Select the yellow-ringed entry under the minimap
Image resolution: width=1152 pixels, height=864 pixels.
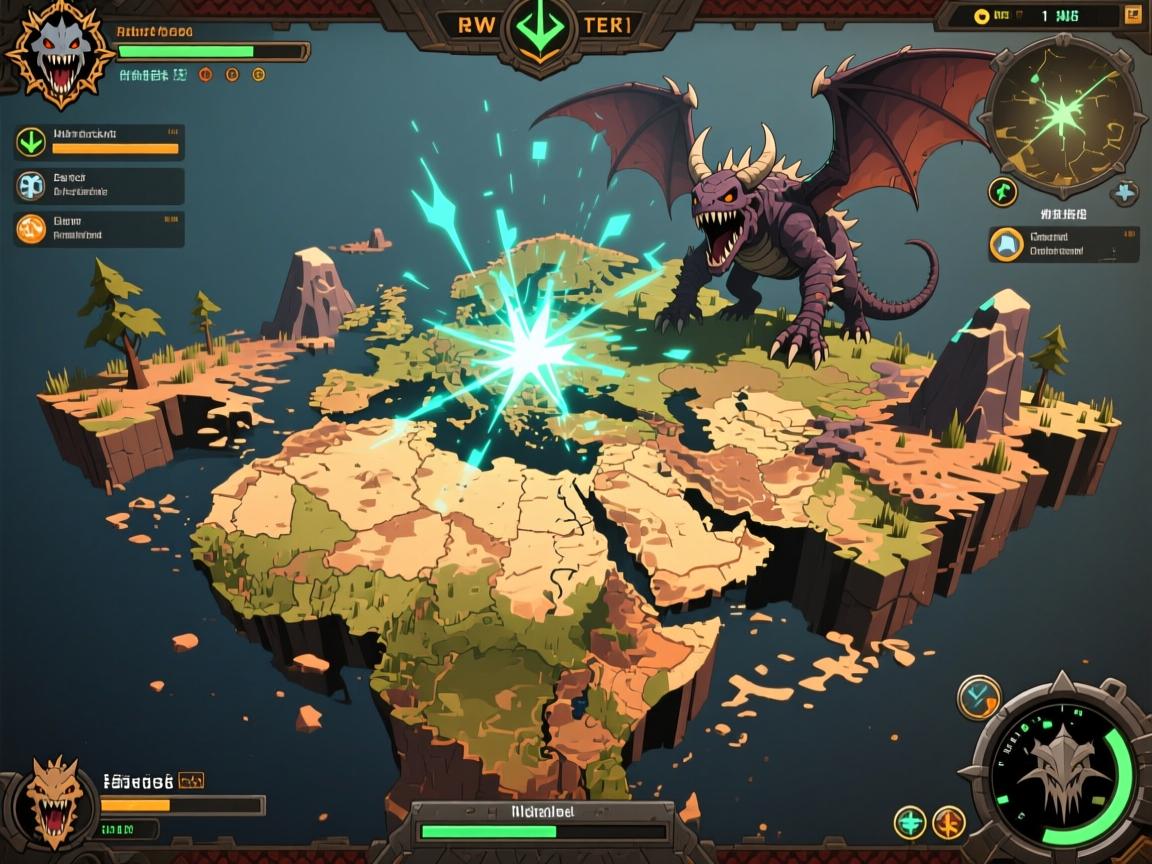[1062, 244]
